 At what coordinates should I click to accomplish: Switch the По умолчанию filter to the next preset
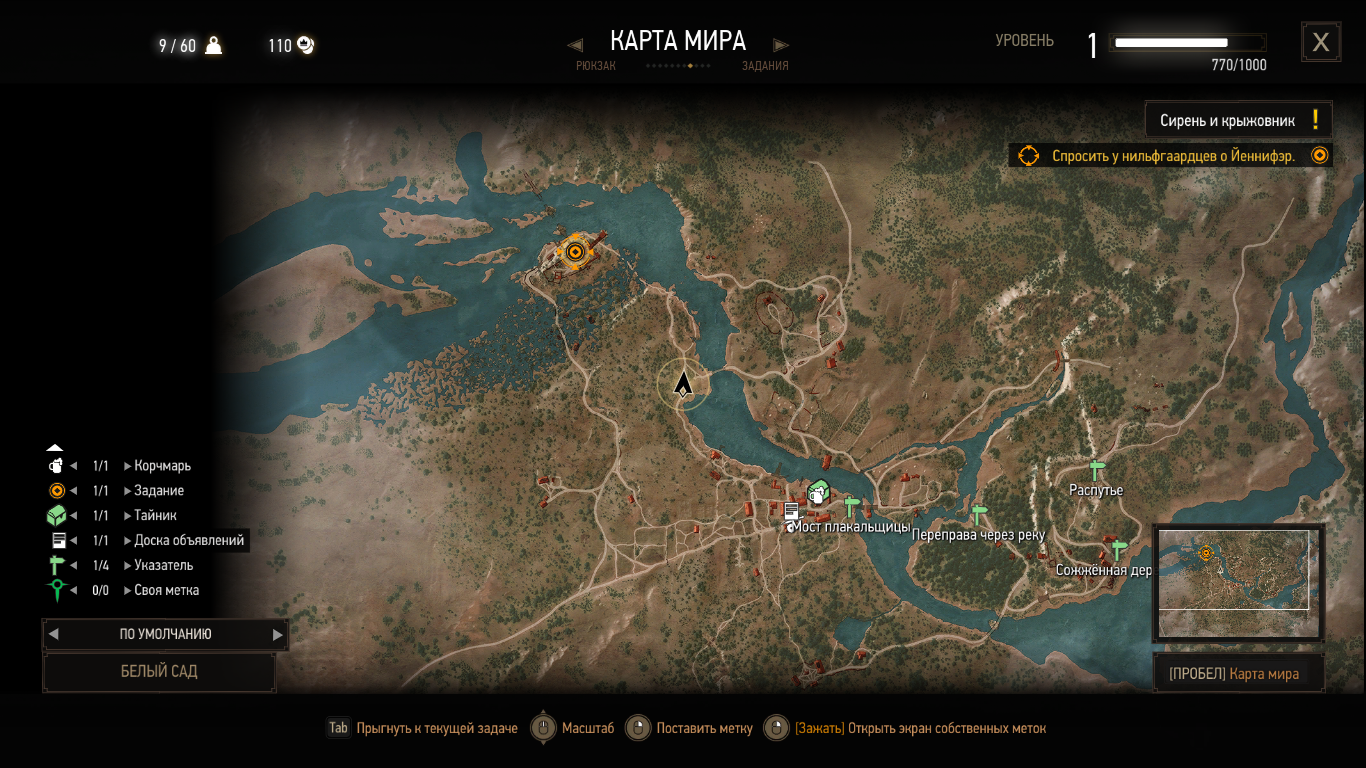(x=278, y=634)
